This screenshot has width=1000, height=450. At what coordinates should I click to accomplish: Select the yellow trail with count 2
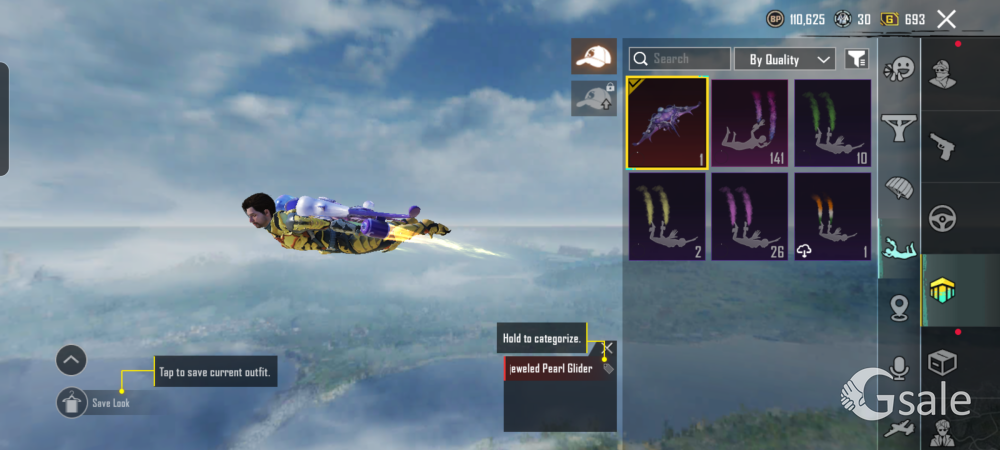pyautogui.click(x=667, y=216)
